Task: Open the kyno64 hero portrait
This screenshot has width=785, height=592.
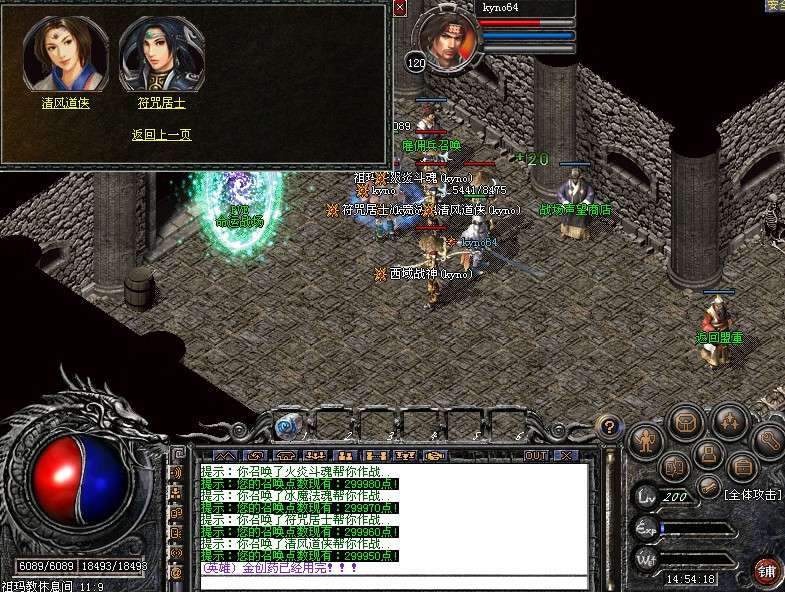Action: tap(444, 40)
